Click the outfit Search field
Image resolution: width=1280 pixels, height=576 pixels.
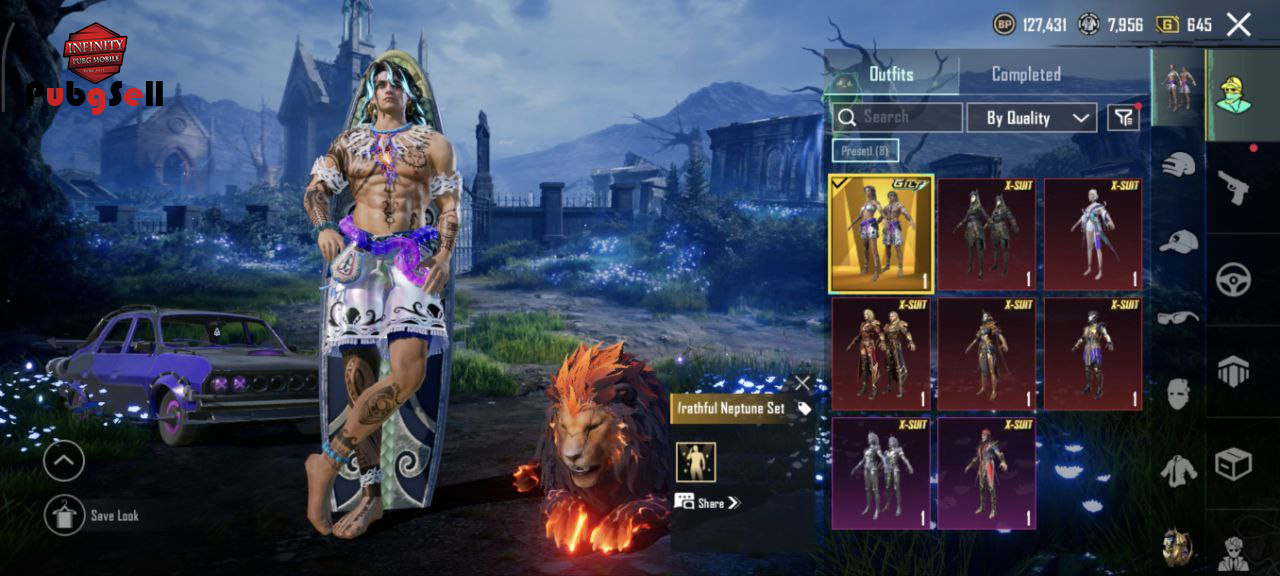(x=897, y=117)
